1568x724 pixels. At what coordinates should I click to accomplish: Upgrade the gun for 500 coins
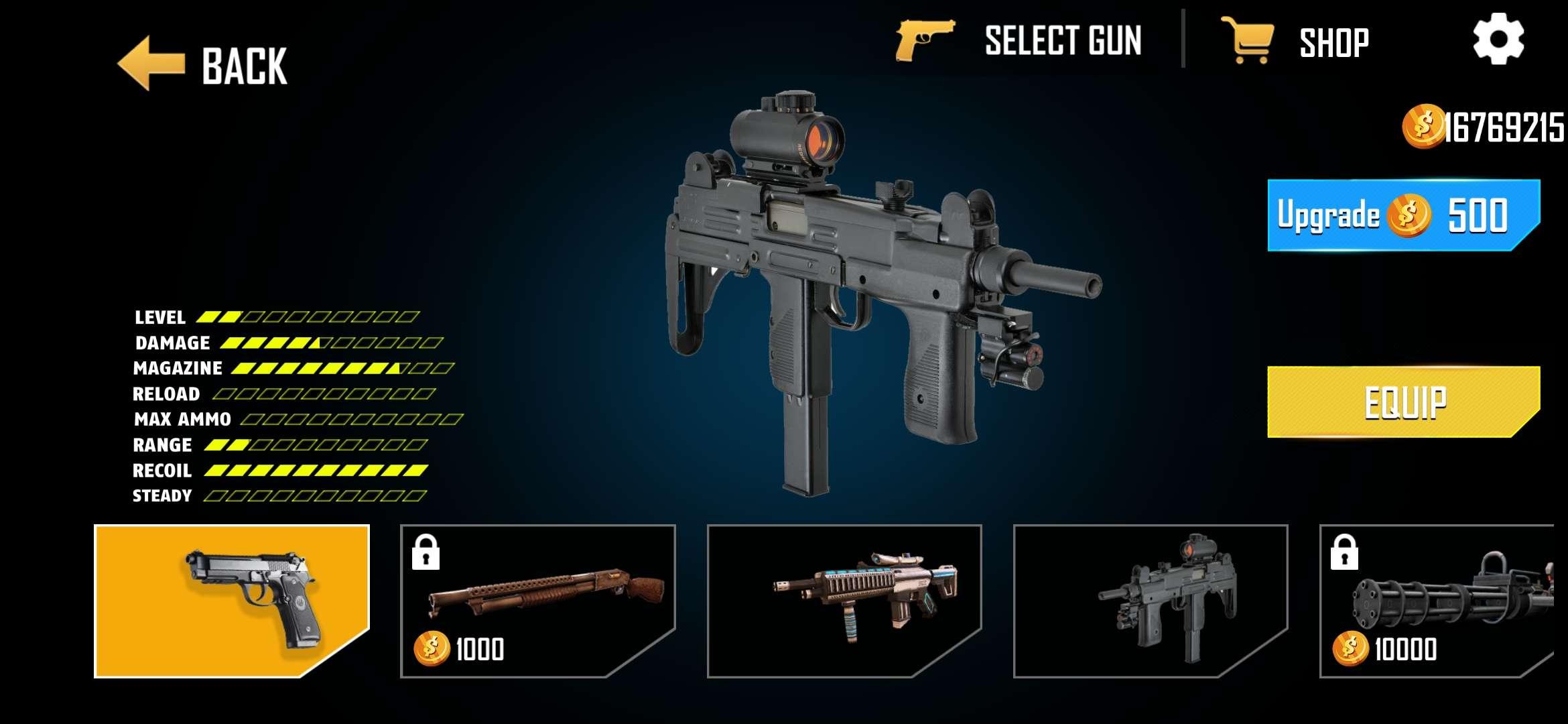tap(1403, 215)
